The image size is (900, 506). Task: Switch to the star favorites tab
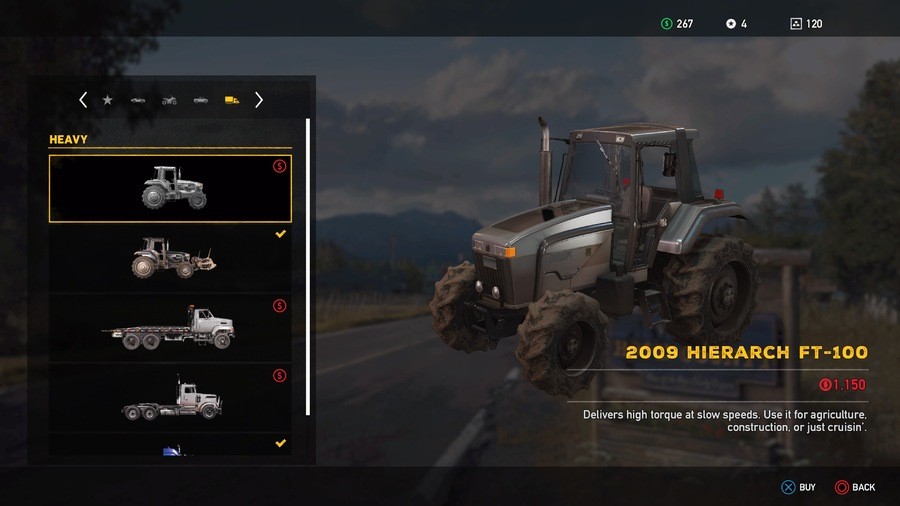point(107,100)
